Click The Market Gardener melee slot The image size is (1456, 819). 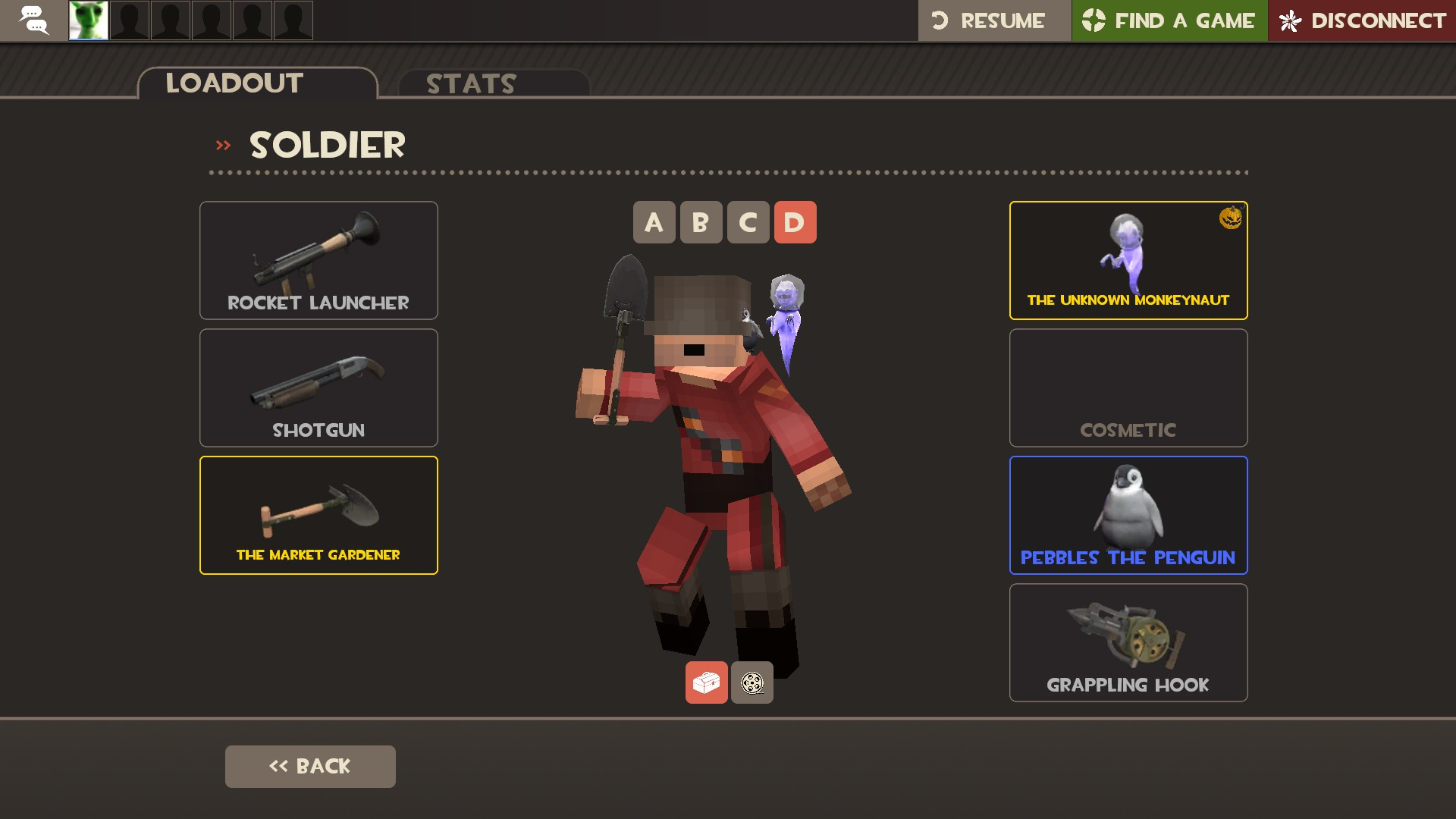pos(318,515)
